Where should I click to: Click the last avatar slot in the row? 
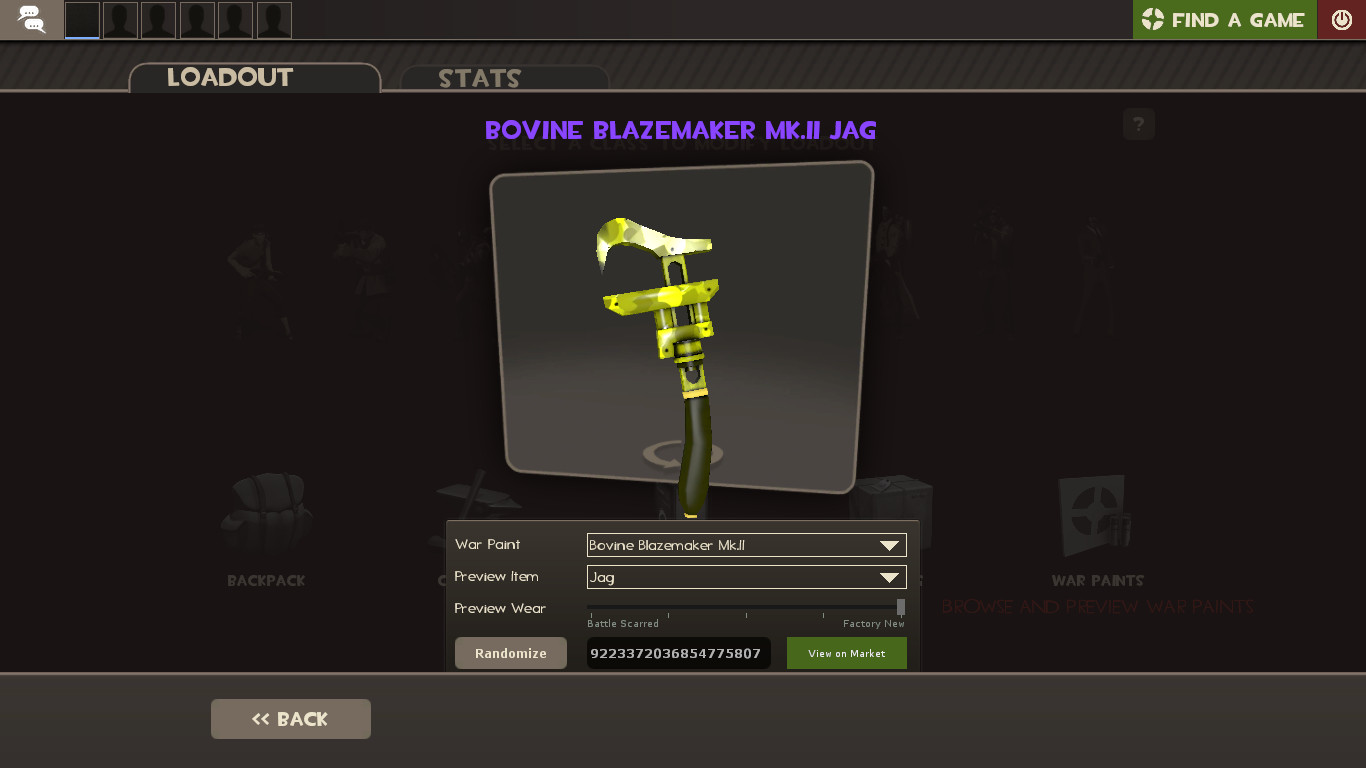point(274,19)
